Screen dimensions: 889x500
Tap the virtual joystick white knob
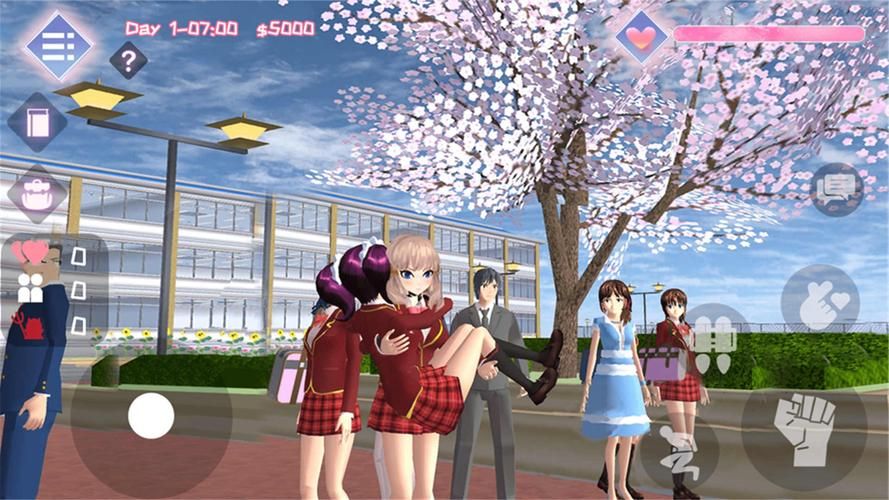pyautogui.click(x=151, y=414)
